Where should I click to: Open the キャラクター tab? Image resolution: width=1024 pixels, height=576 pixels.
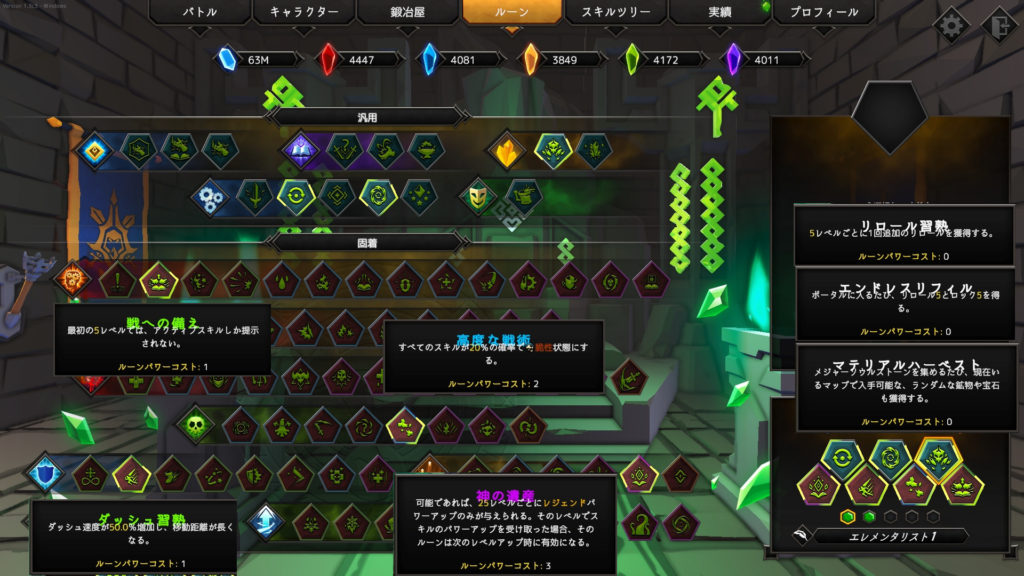[x=303, y=13]
